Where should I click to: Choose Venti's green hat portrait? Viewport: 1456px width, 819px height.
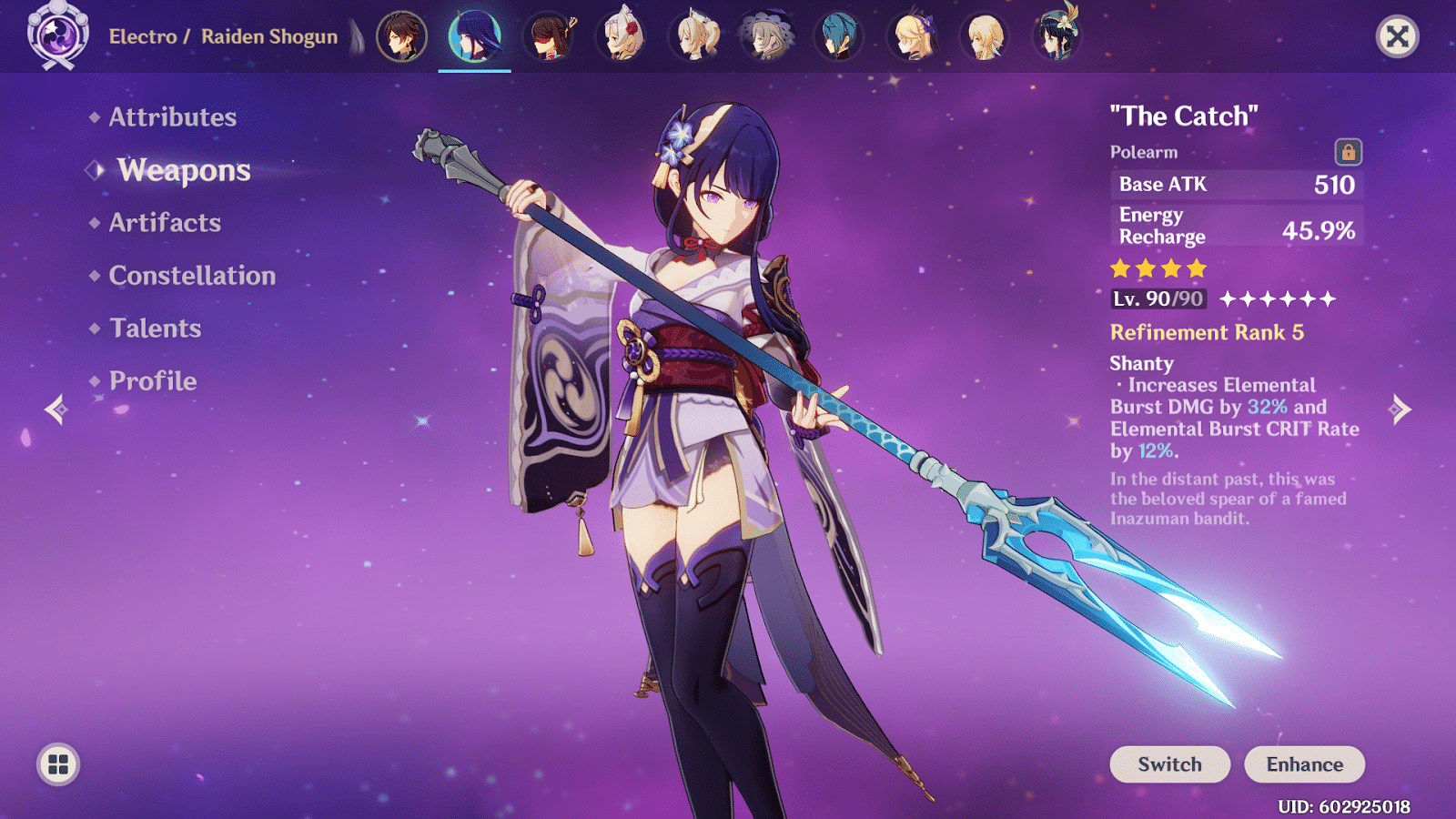click(x=1057, y=36)
